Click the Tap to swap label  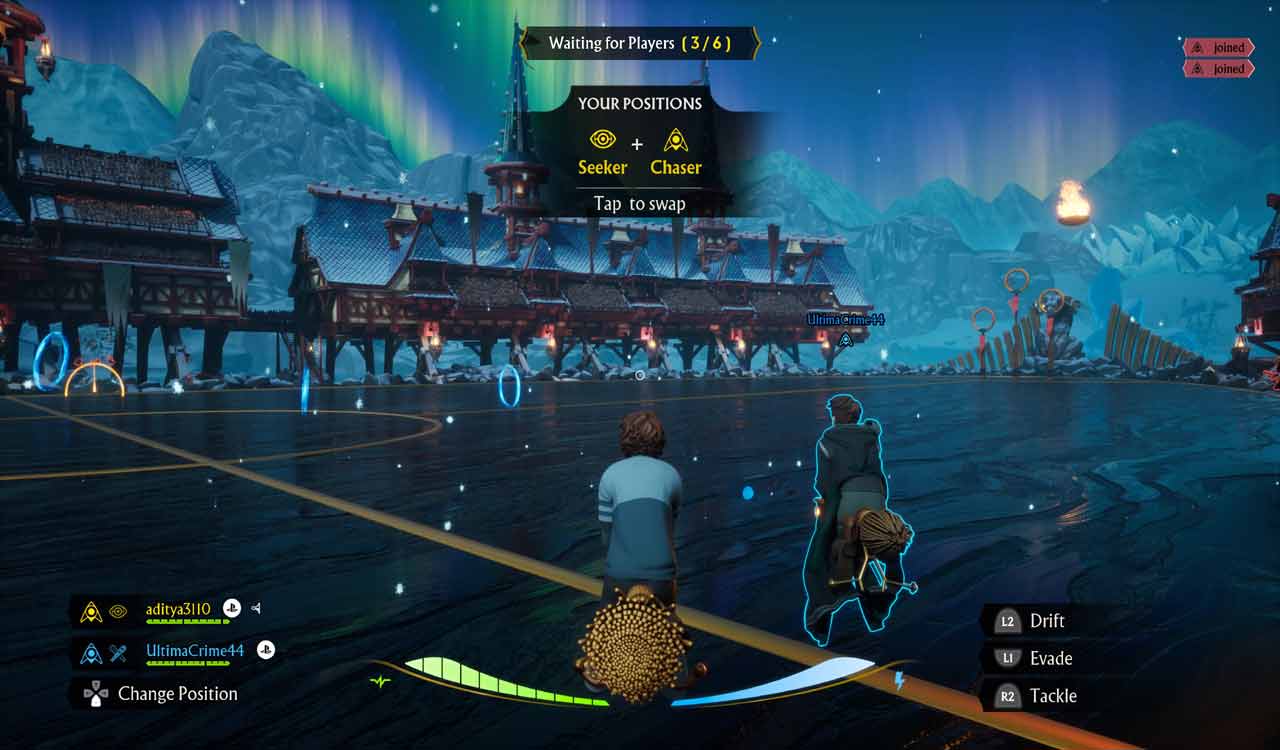coord(639,204)
